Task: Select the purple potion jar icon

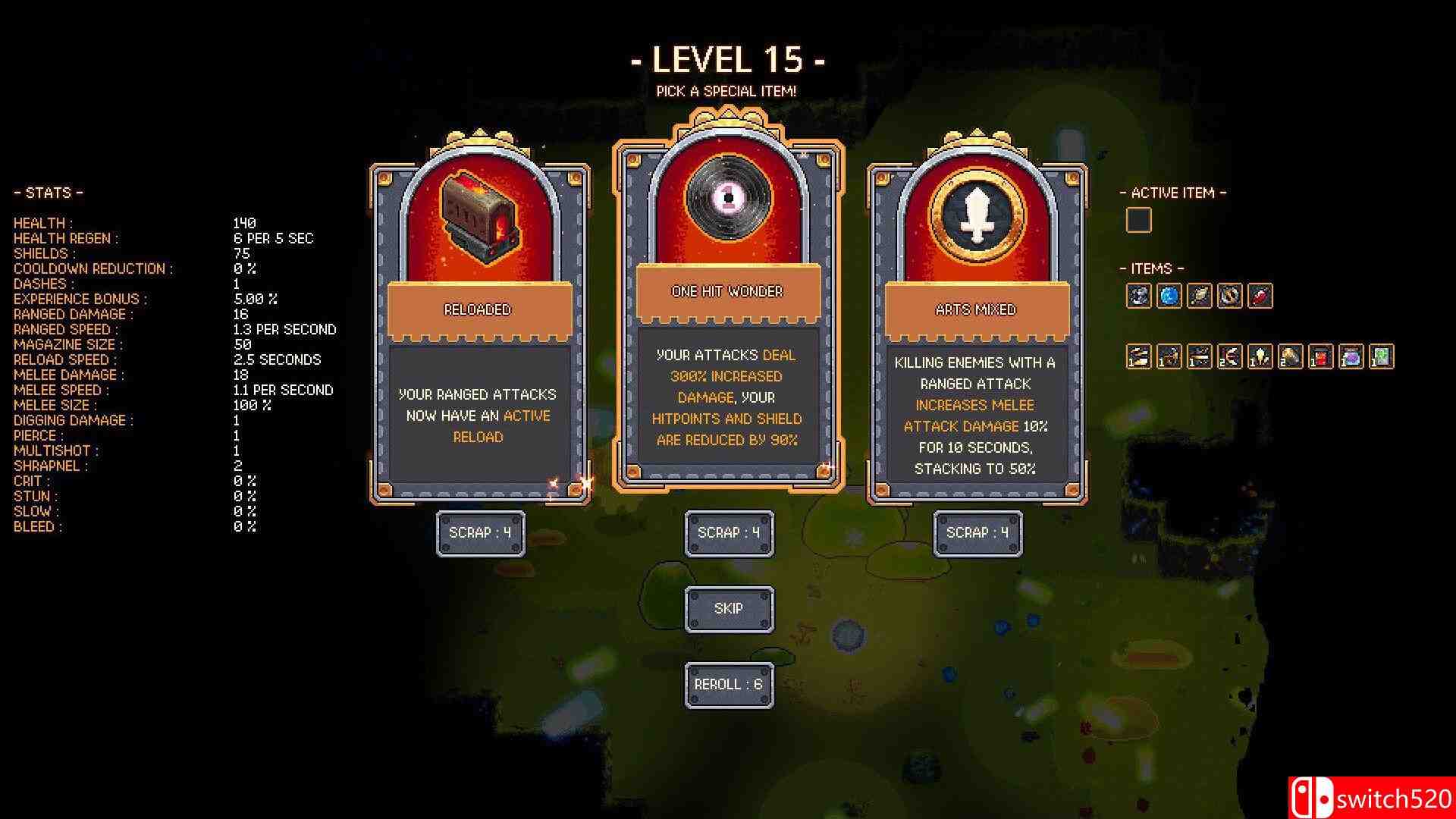Action: 1351,356
